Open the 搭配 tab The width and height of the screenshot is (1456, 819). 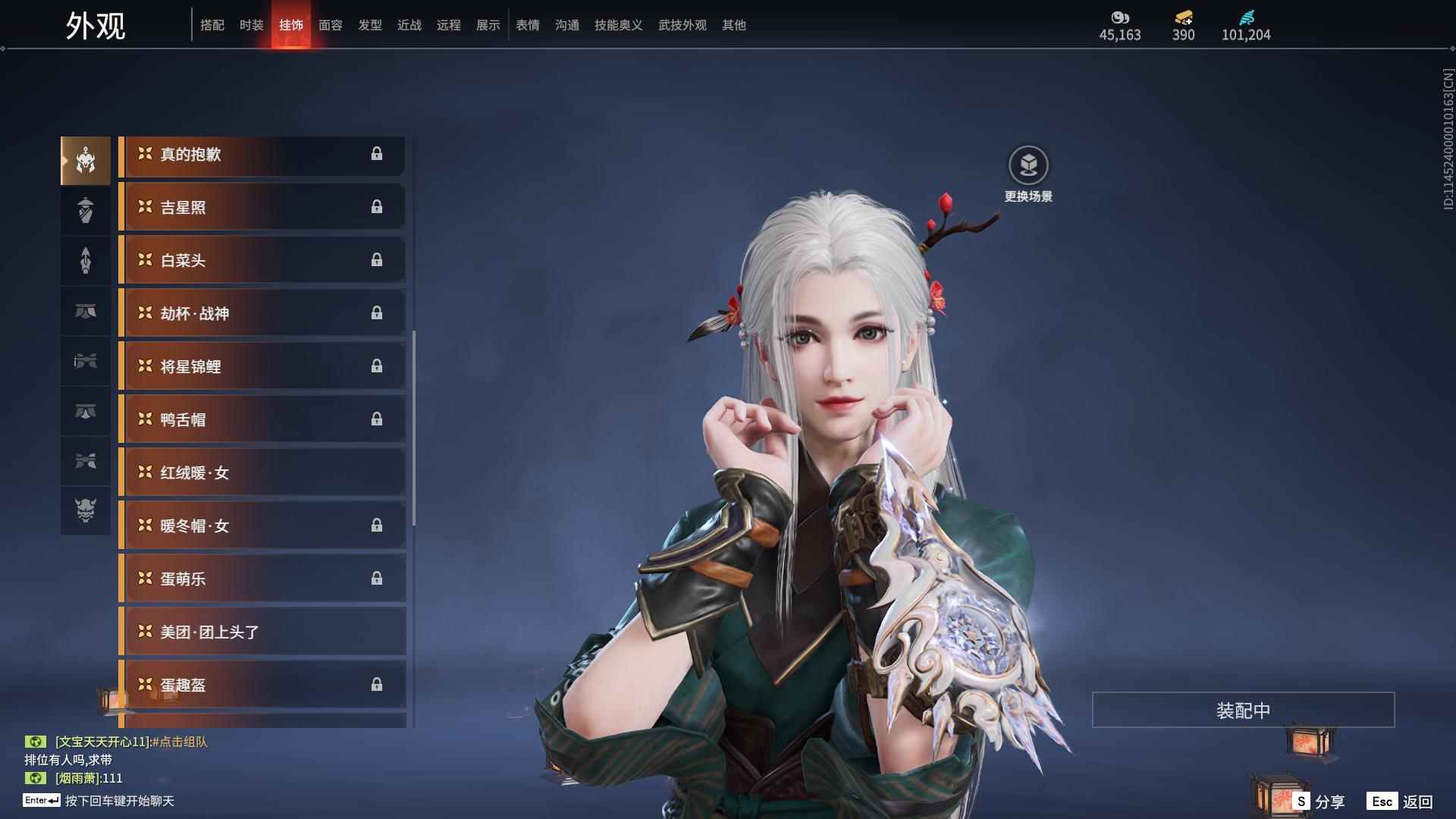click(x=212, y=25)
